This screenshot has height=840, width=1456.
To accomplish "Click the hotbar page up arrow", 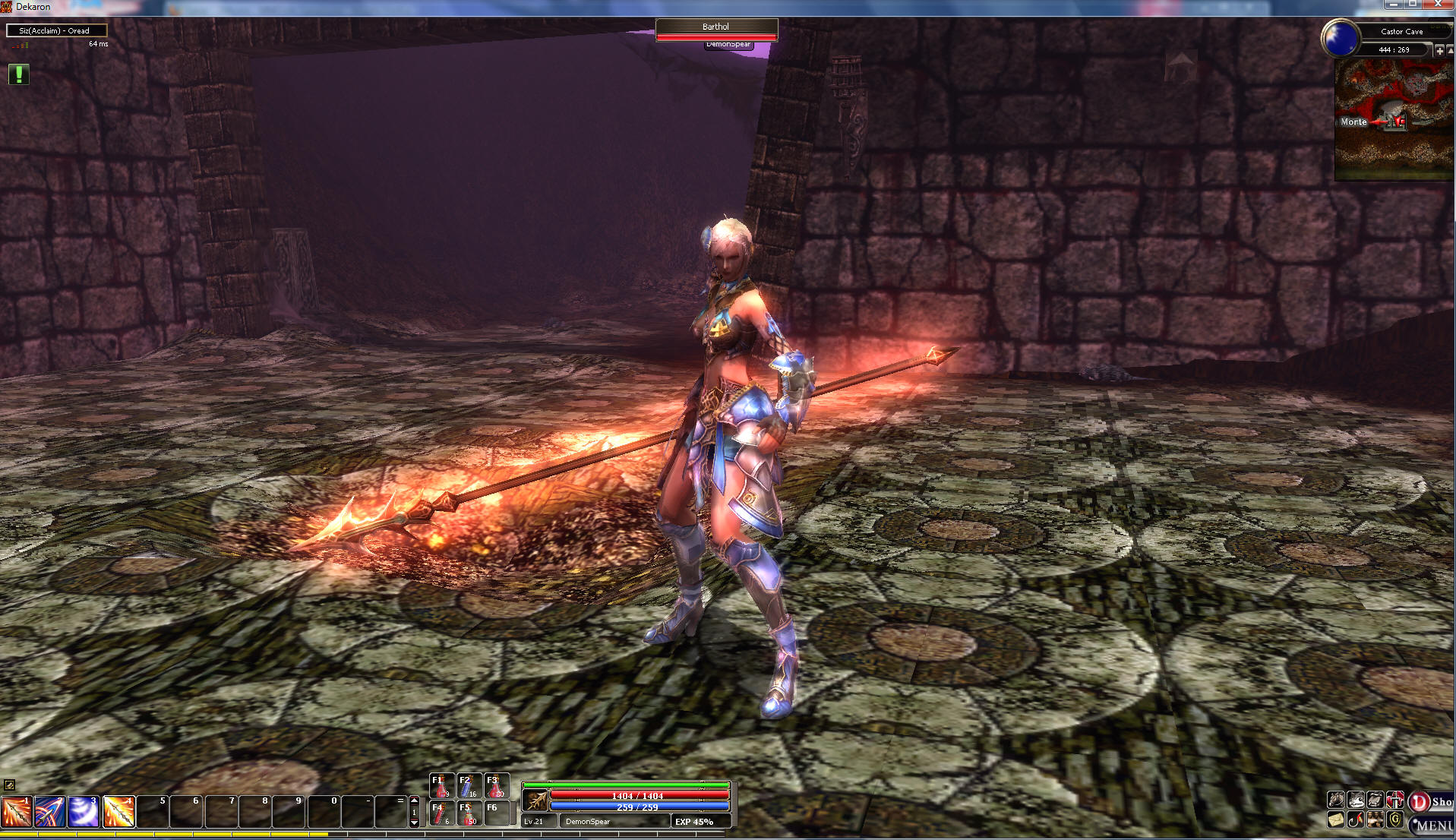I will (x=414, y=801).
